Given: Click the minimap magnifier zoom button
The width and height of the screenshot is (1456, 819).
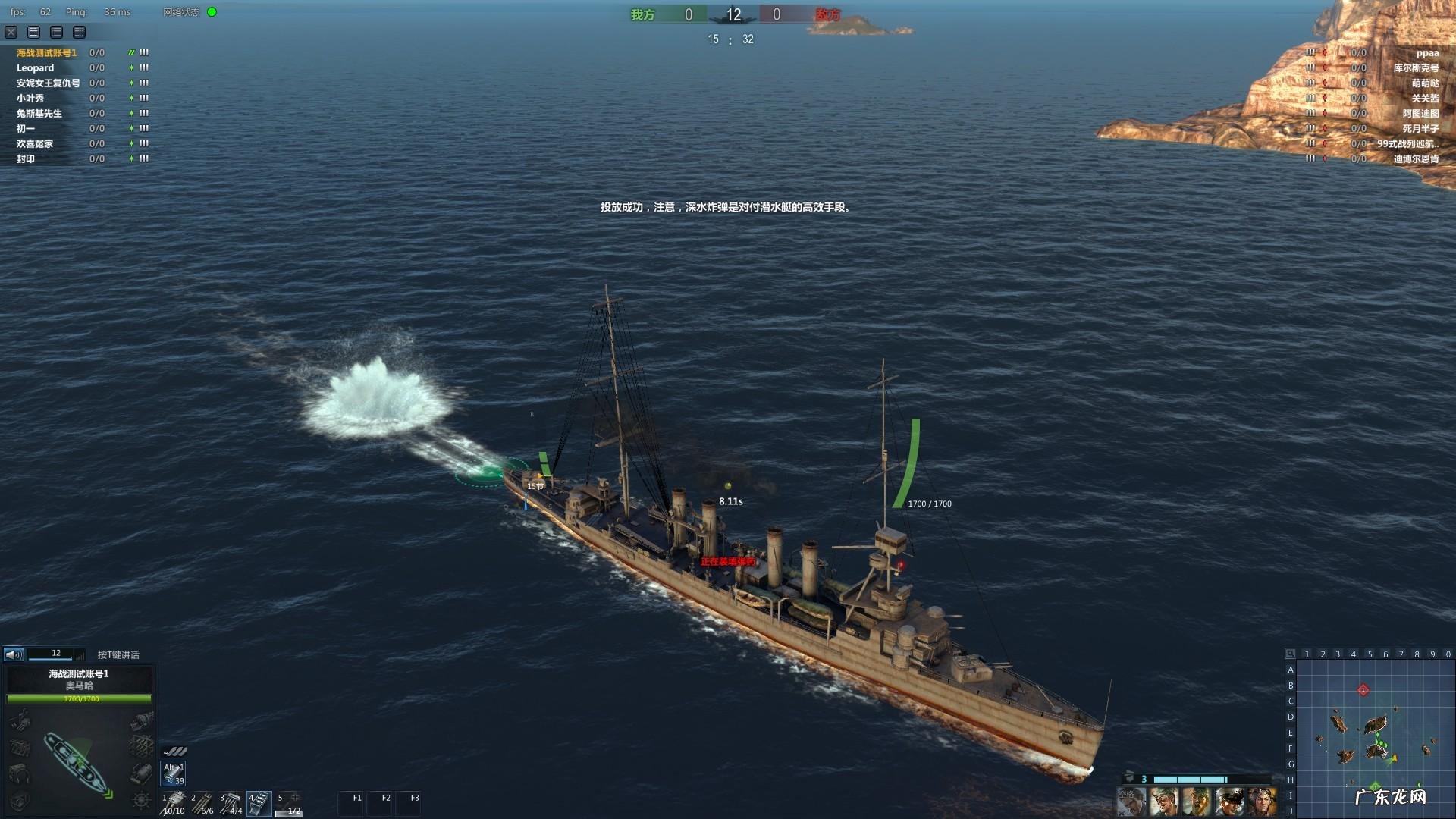Looking at the screenshot, I should 1291,654.
